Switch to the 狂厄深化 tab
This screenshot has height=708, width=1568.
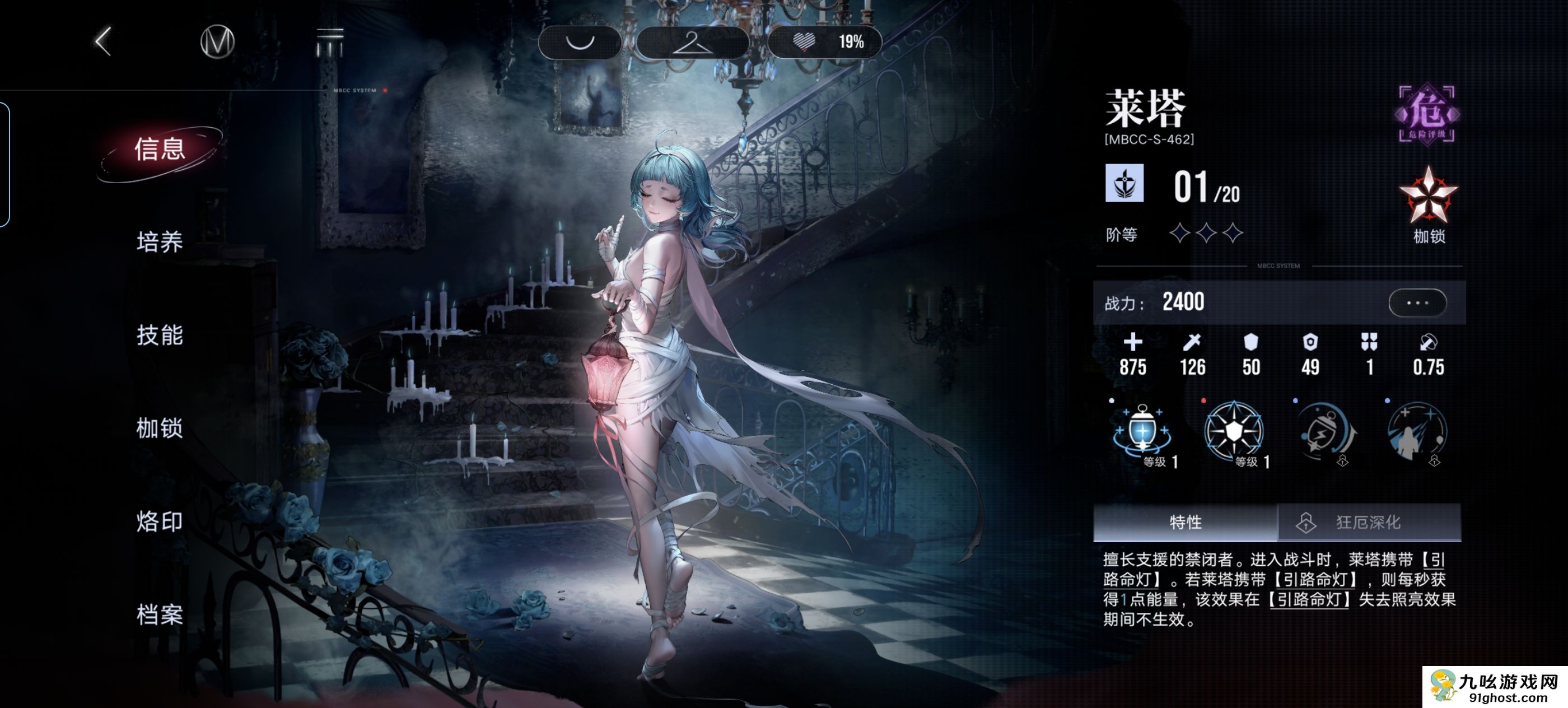click(1368, 523)
